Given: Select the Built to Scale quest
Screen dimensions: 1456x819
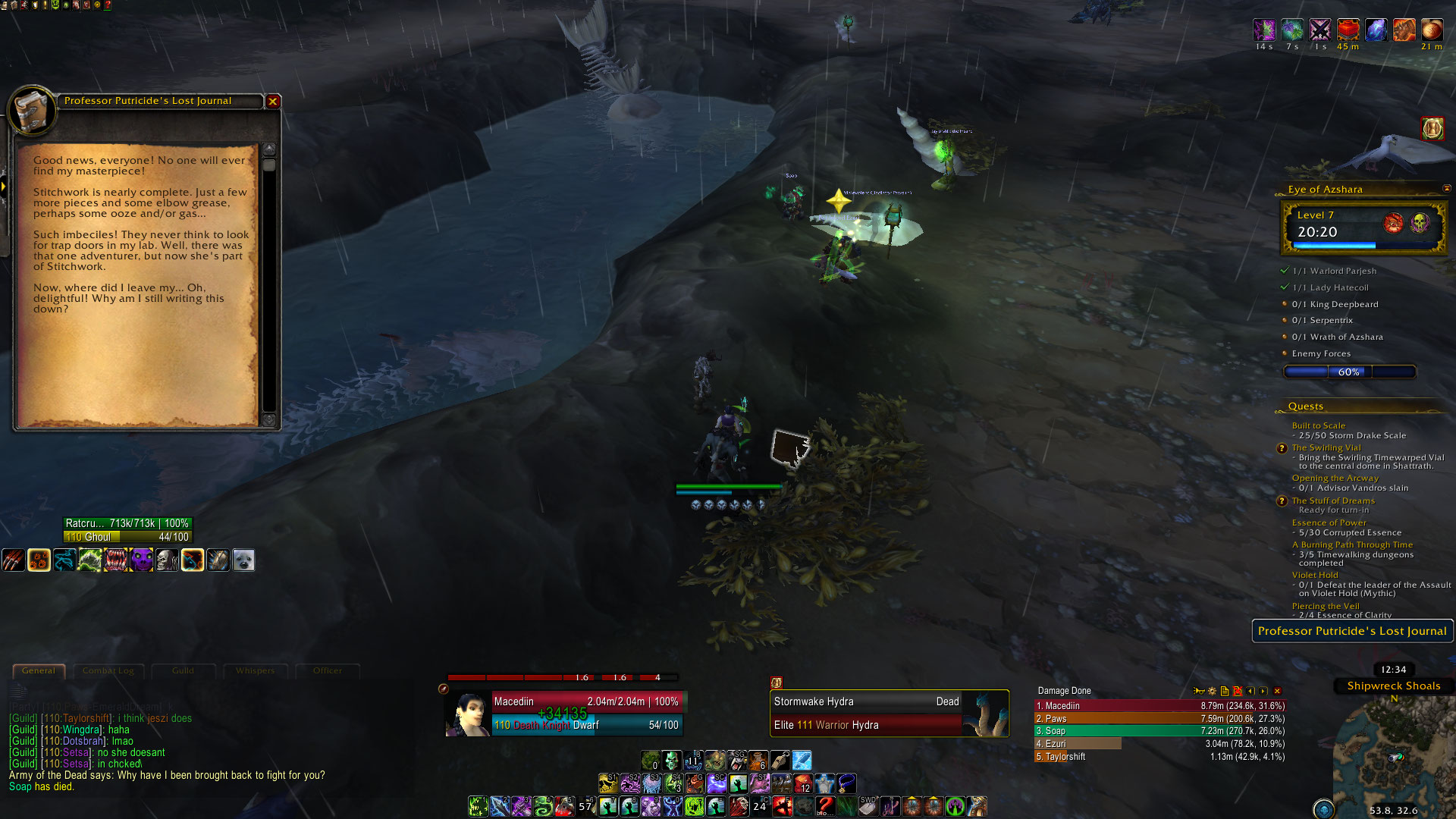Looking at the screenshot, I should pos(1318,425).
